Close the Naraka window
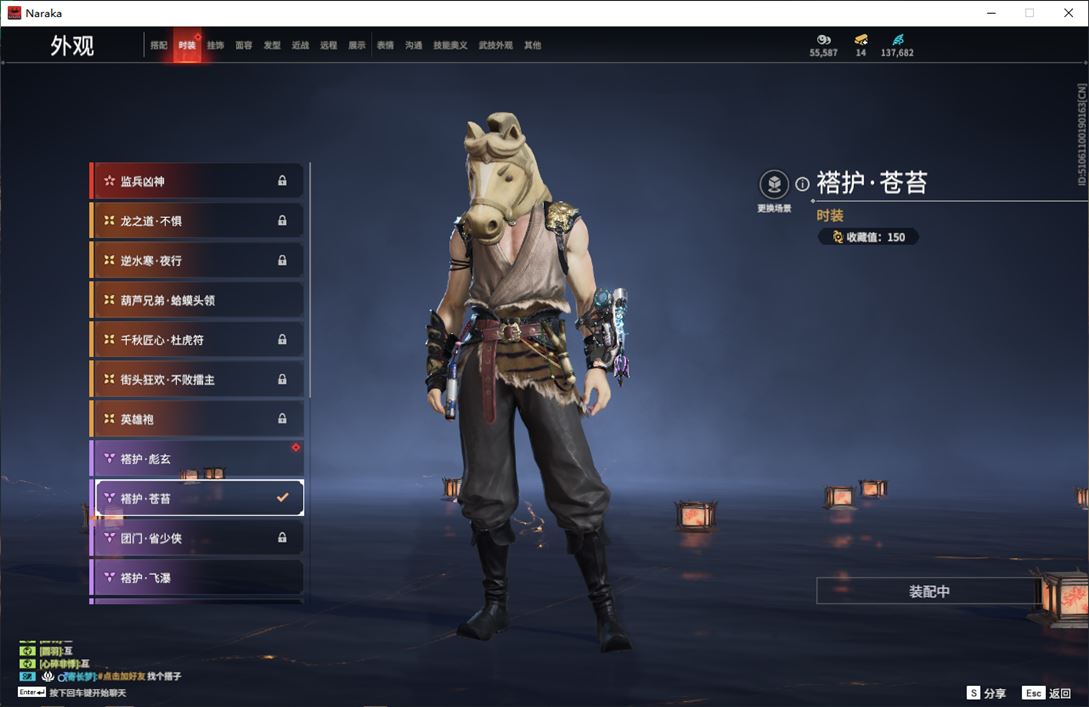Image resolution: width=1089 pixels, height=707 pixels. 1068,13
